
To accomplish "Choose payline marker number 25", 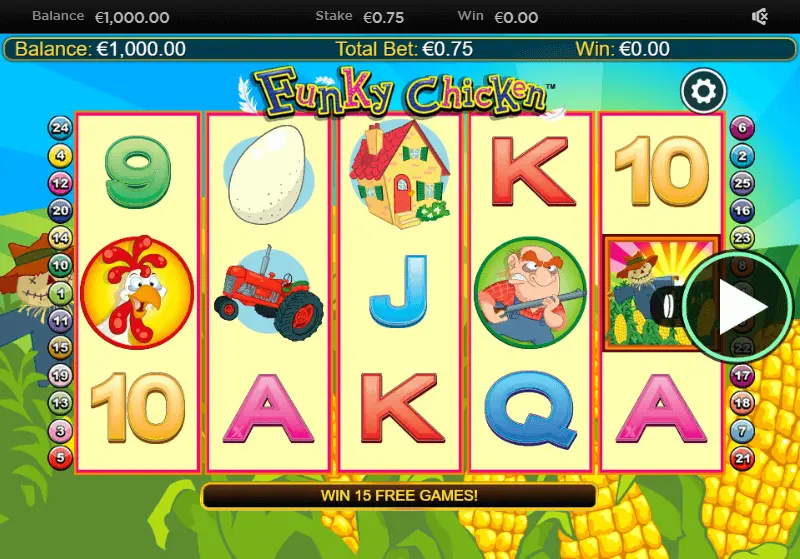I will (741, 183).
